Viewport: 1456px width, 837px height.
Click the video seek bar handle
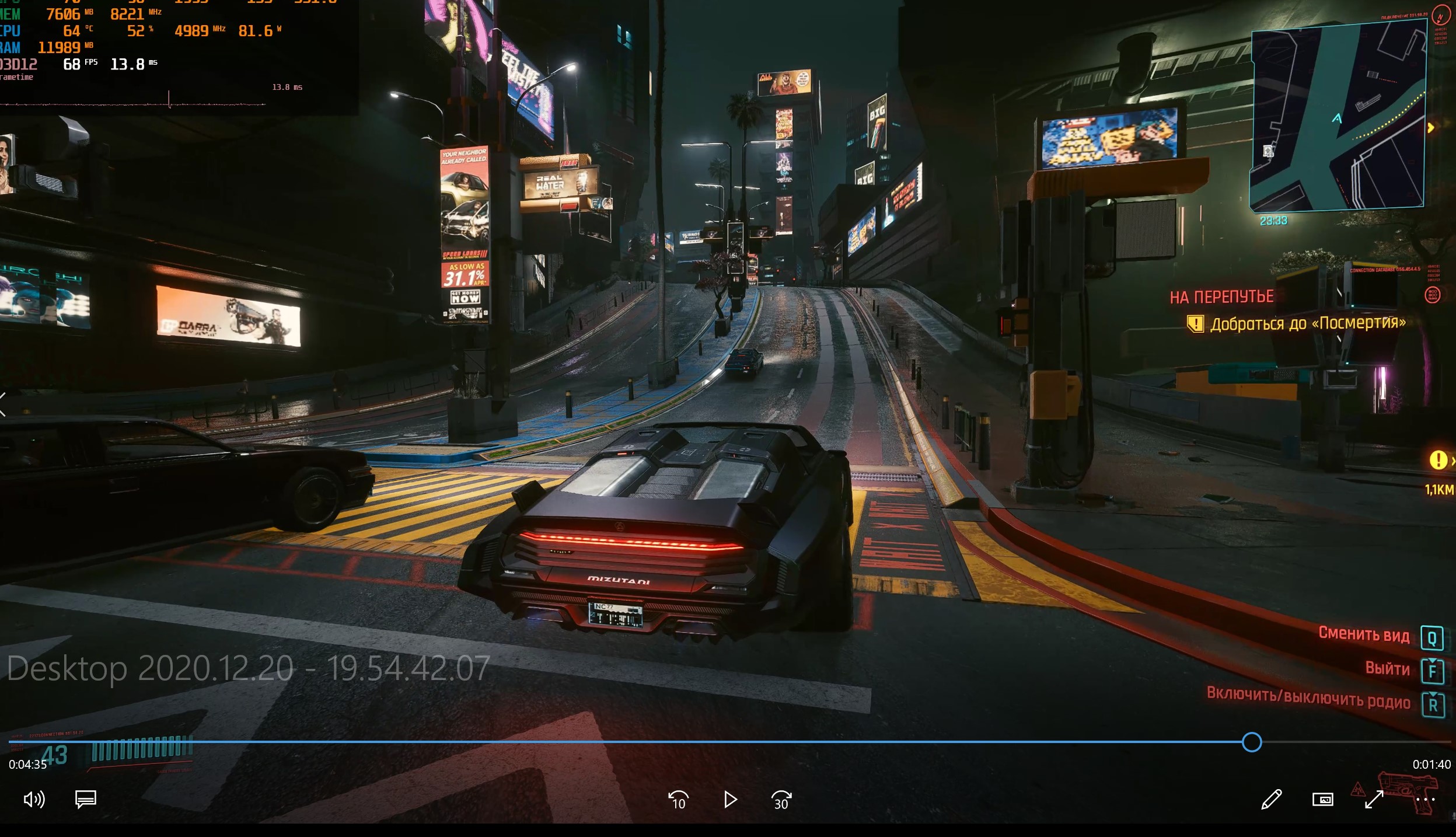pyautogui.click(x=1252, y=742)
